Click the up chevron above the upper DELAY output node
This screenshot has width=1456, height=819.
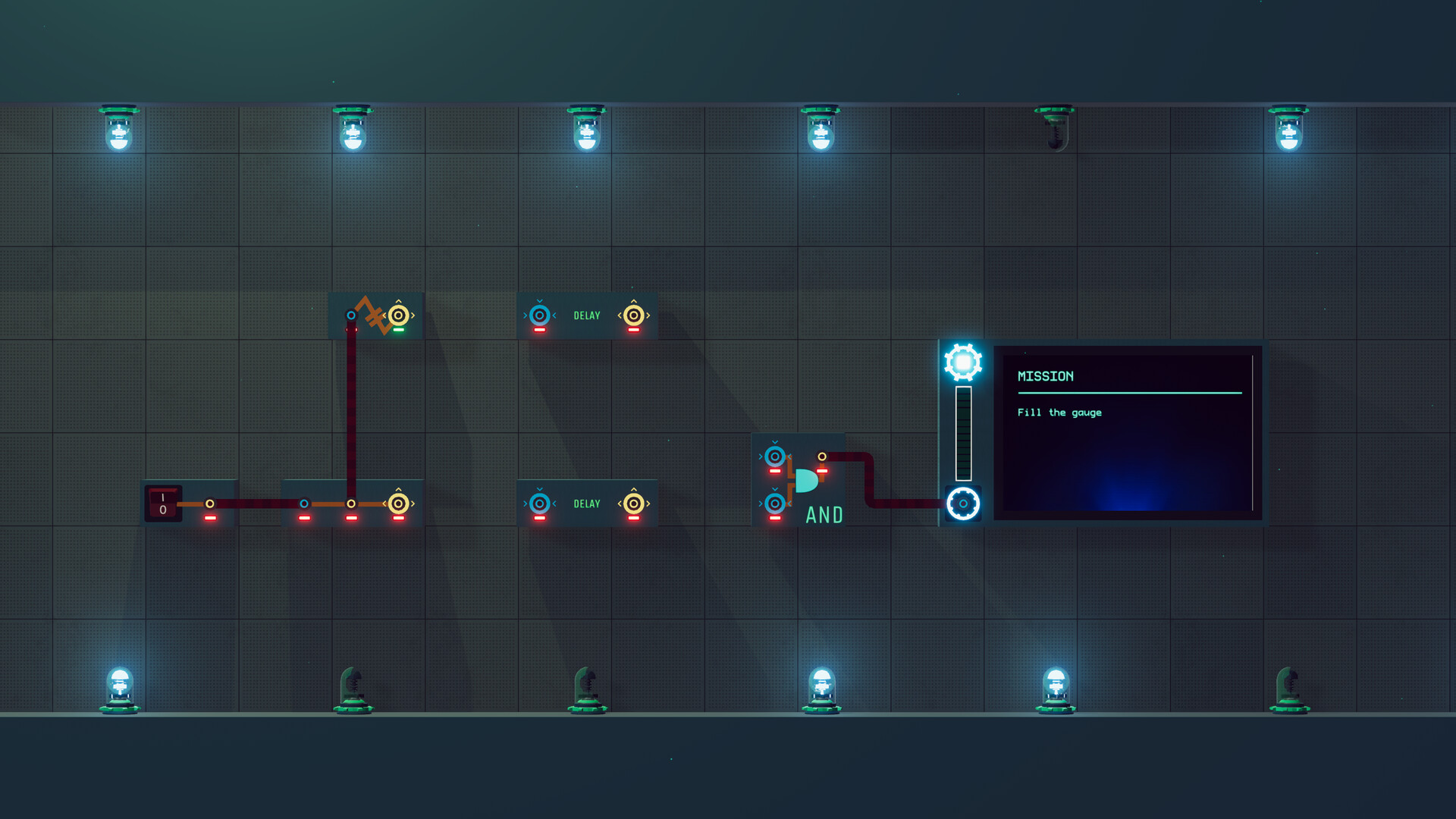633,300
